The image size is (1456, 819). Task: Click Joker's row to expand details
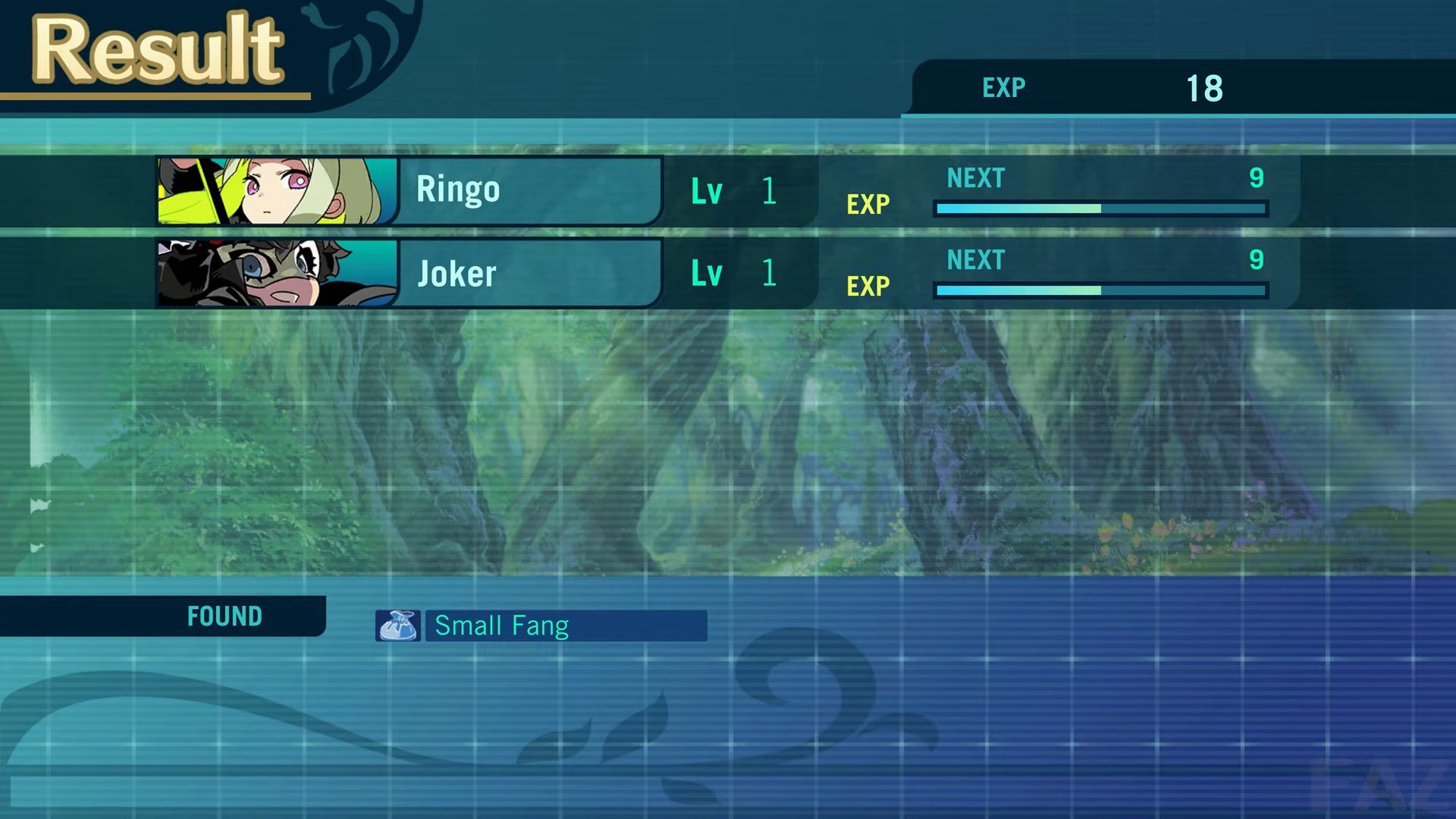[531, 273]
